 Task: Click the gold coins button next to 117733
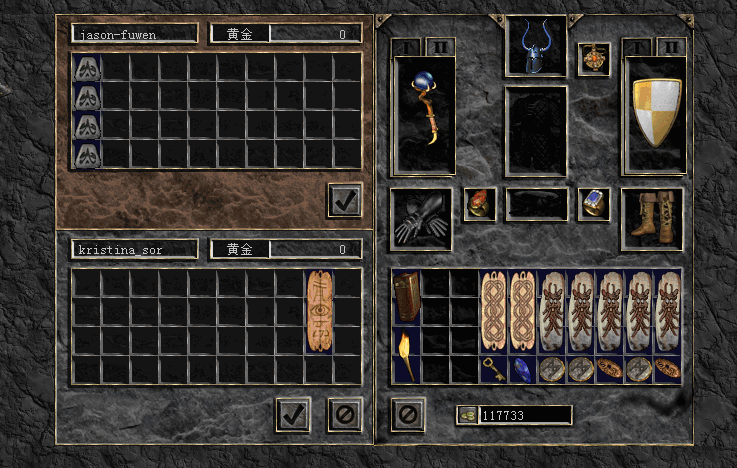(x=466, y=415)
